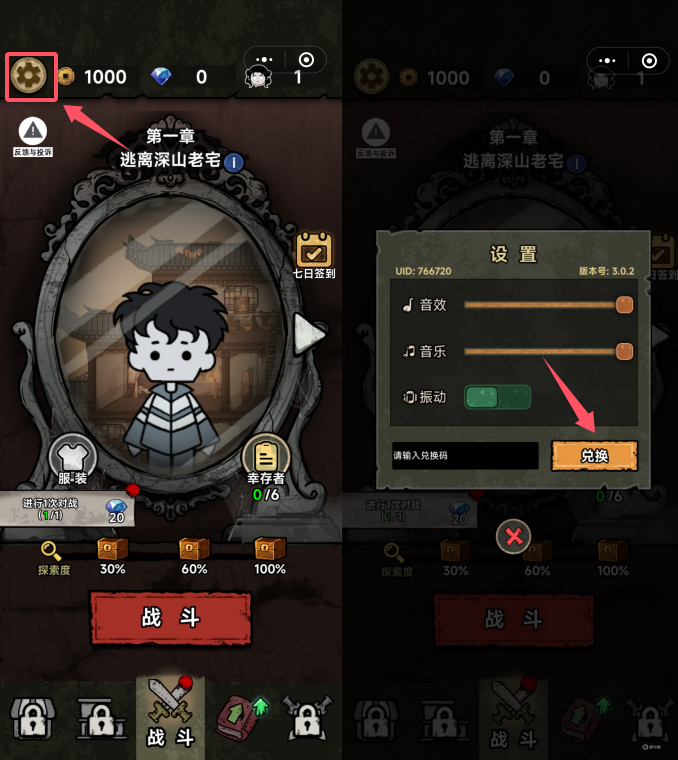Open the 服装 costume menu
This screenshot has height=760, width=678.
(73, 456)
